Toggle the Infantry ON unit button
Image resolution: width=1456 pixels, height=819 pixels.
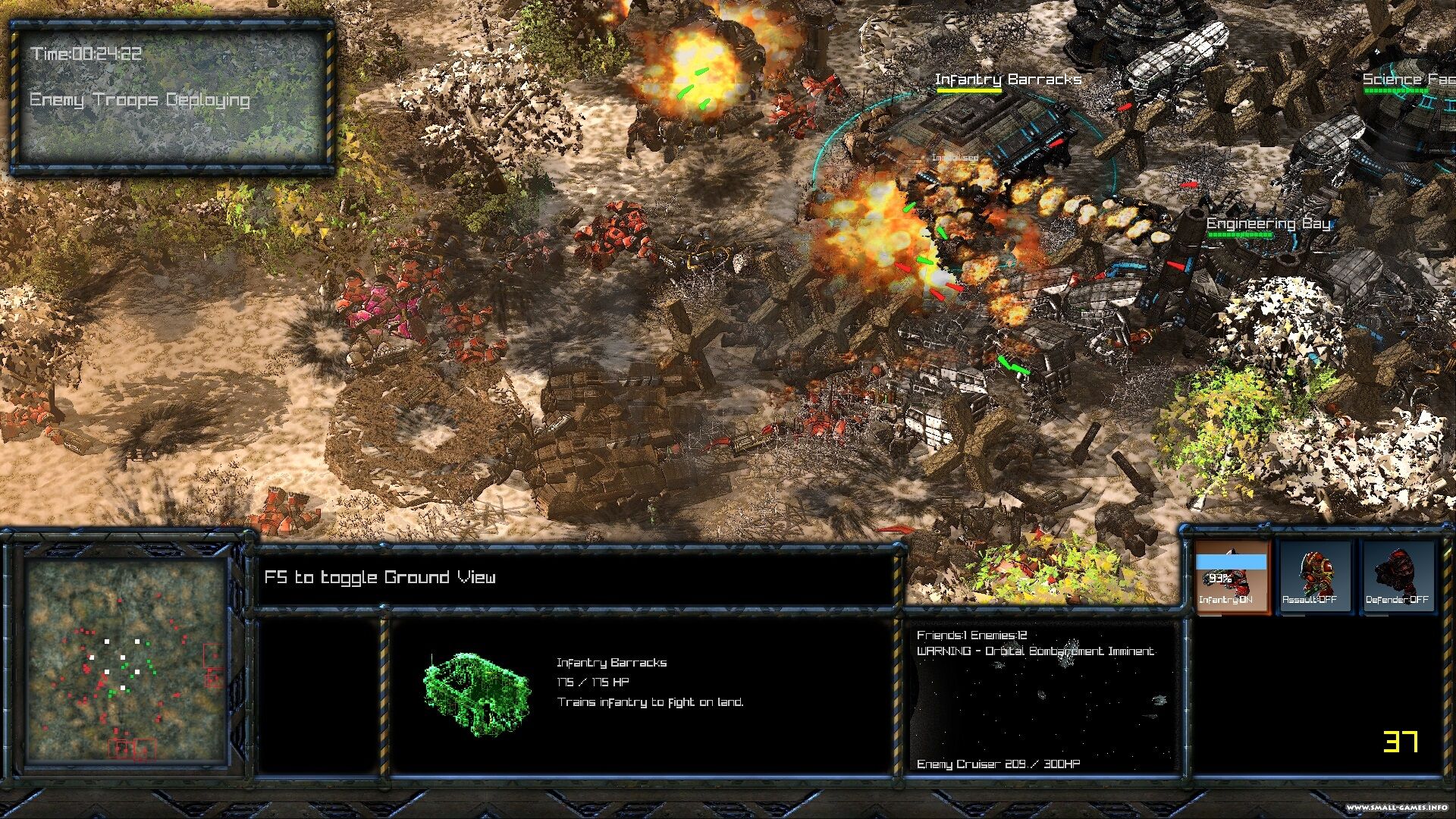[1232, 576]
